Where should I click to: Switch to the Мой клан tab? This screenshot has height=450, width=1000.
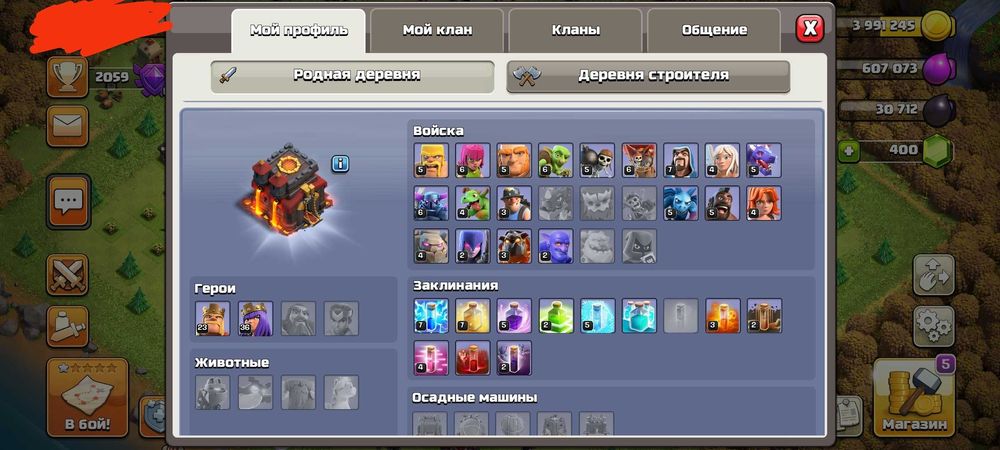[x=438, y=30]
